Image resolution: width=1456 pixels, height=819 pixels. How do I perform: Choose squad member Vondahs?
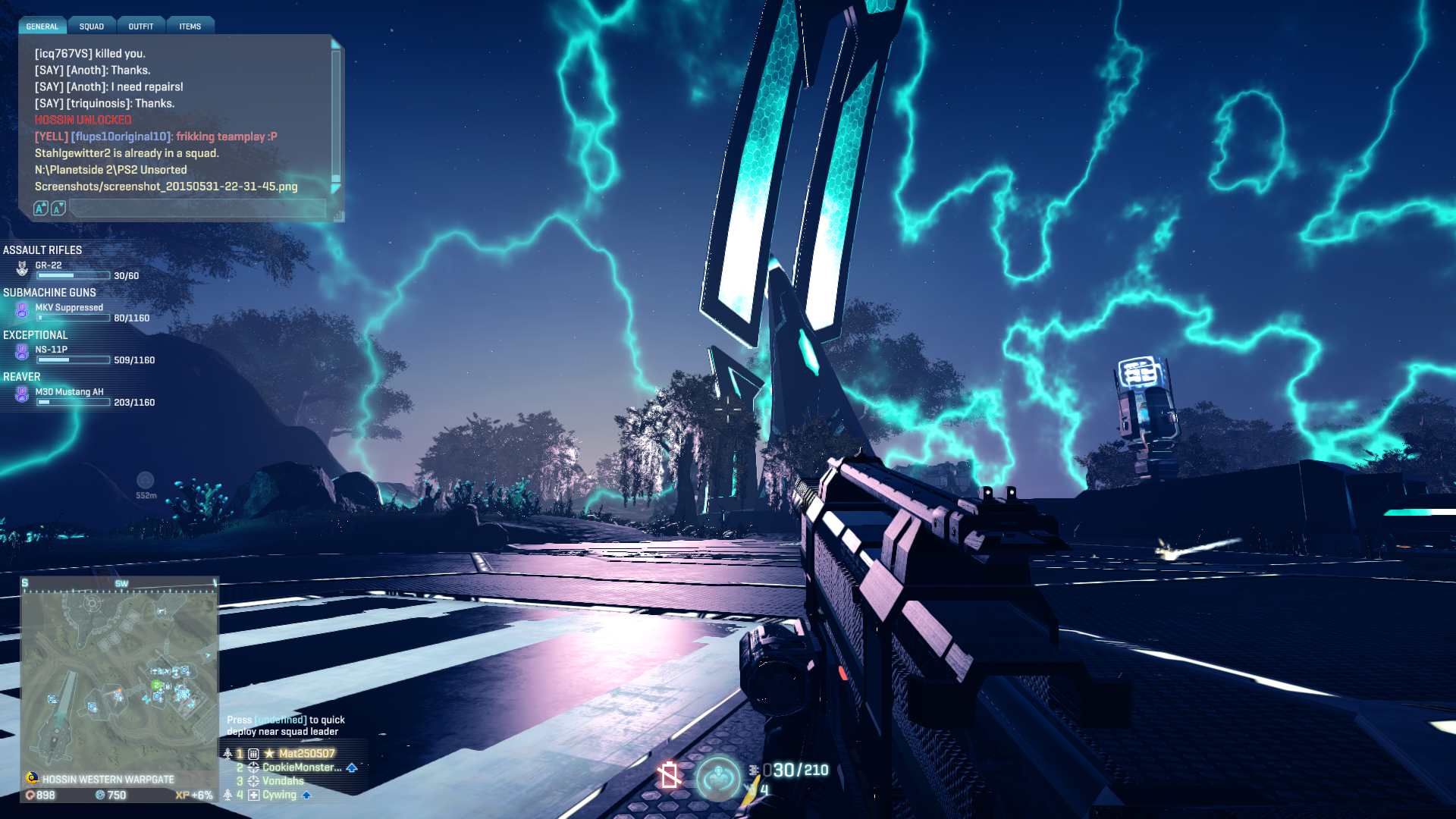coord(283,781)
